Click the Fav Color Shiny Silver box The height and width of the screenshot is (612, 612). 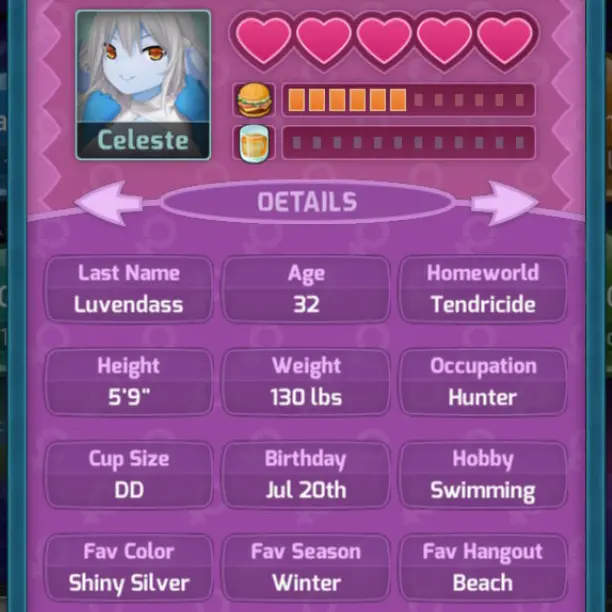pos(129,567)
